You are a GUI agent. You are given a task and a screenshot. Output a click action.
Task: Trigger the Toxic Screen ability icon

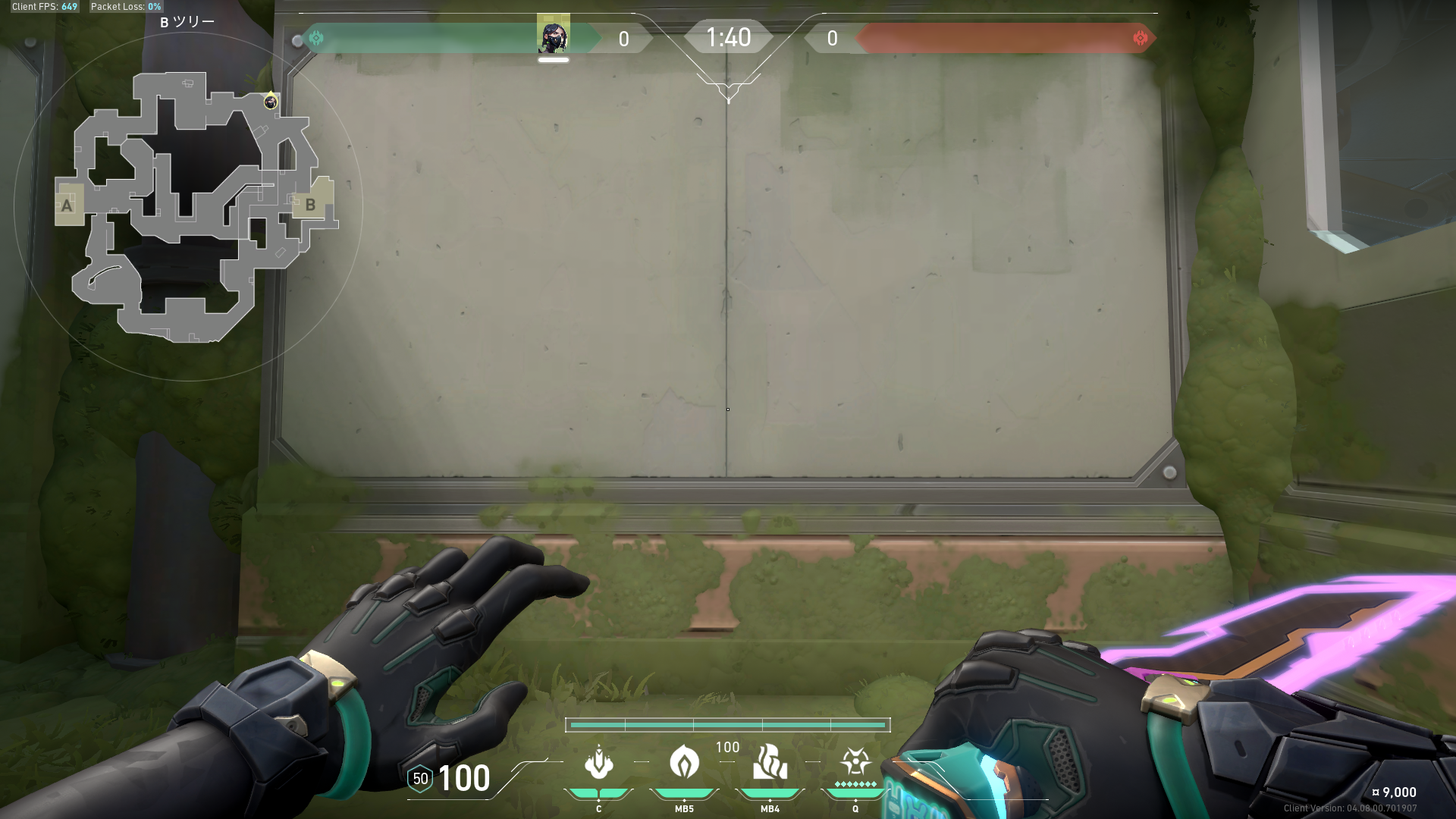click(x=770, y=762)
